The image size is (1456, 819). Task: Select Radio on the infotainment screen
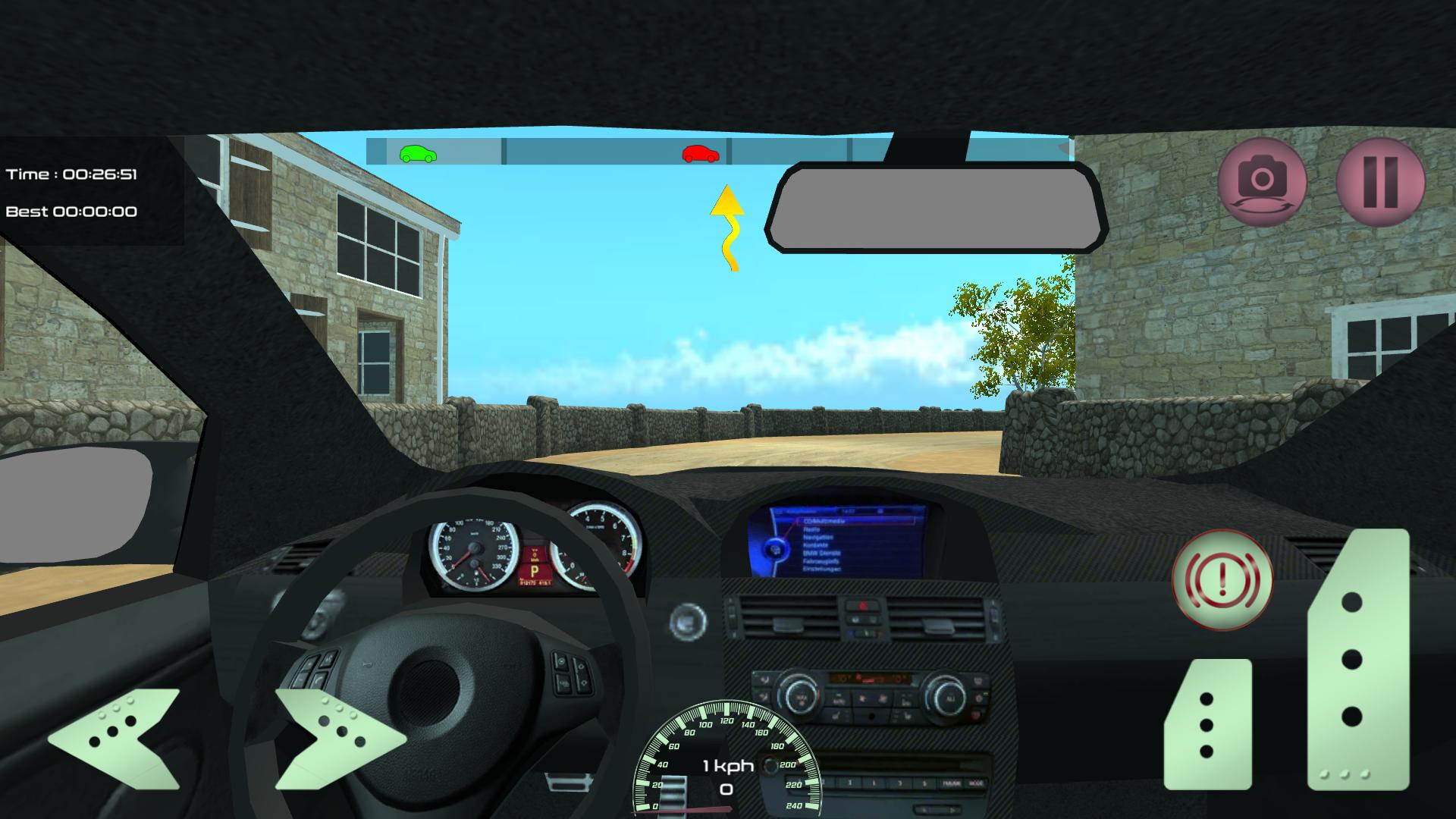pos(810,529)
